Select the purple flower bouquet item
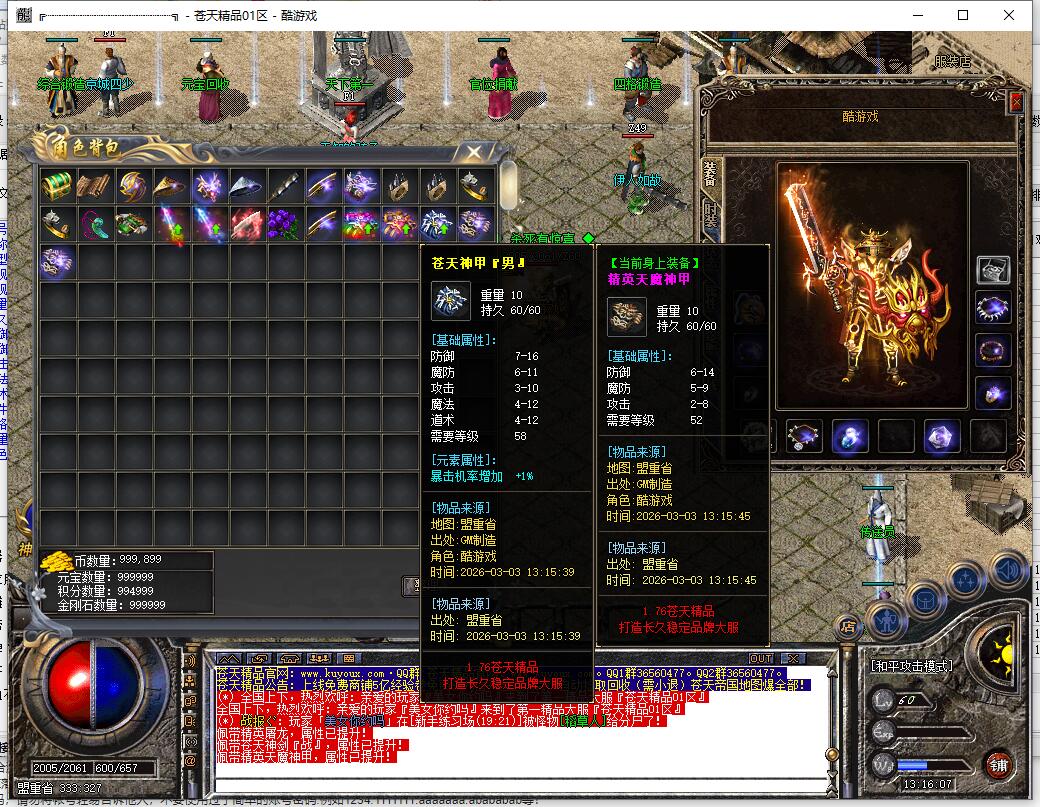The height and width of the screenshot is (807, 1040). [x=285, y=223]
